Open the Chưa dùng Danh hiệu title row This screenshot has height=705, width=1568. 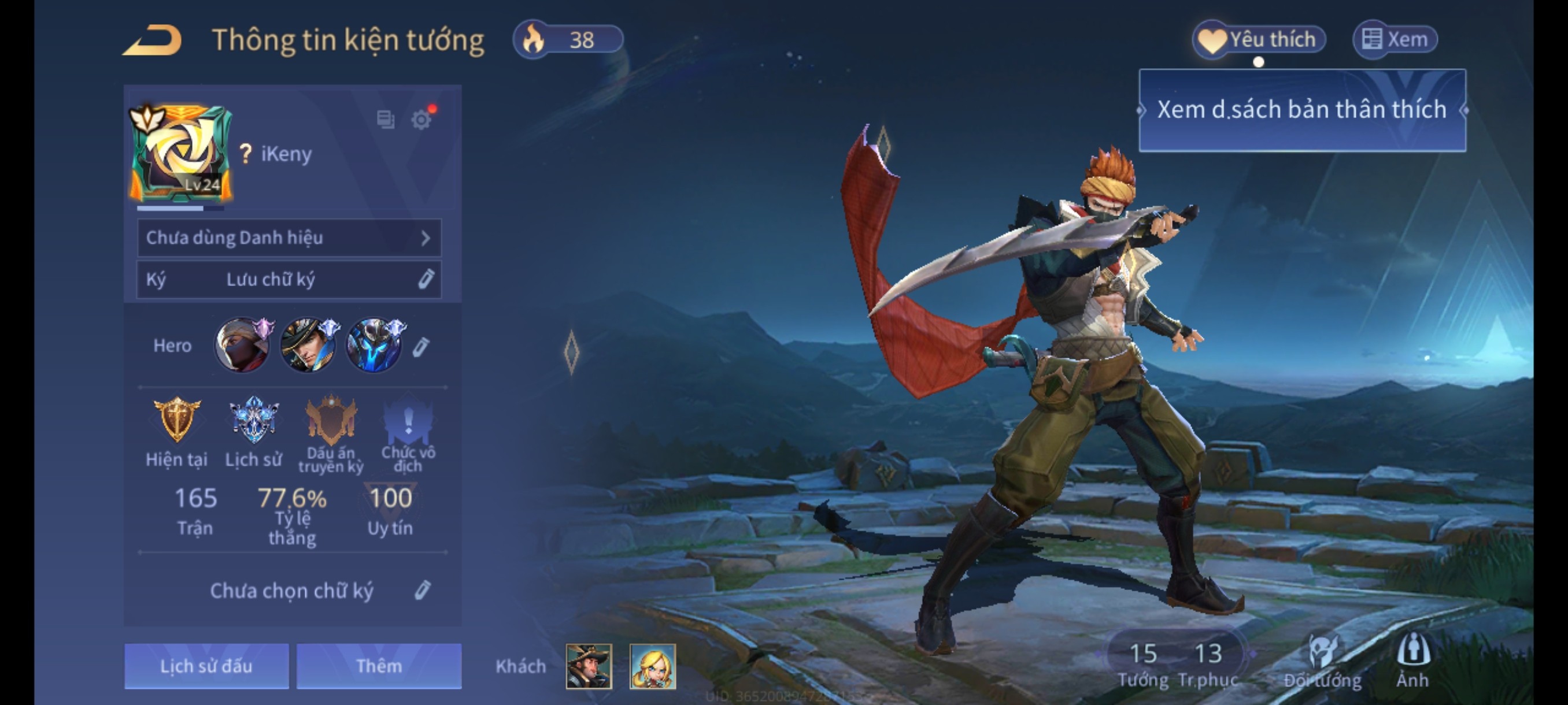point(289,238)
